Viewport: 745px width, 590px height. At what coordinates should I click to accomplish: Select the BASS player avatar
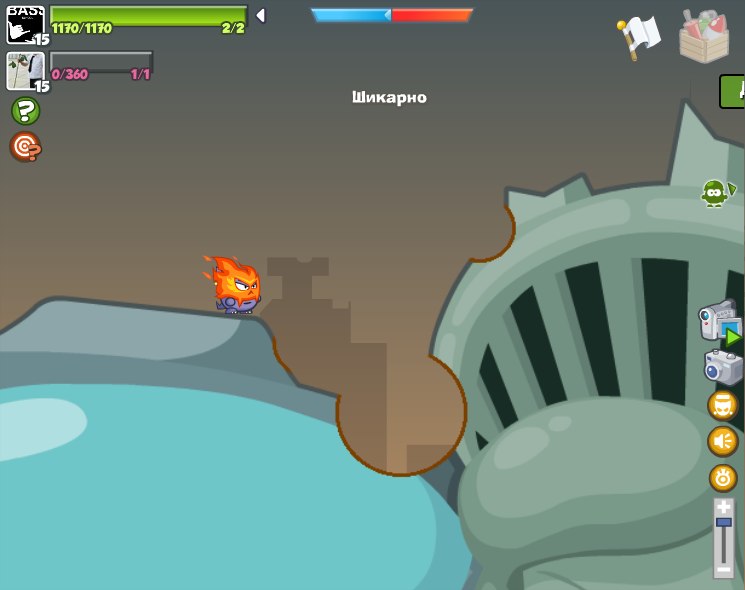[24, 24]
